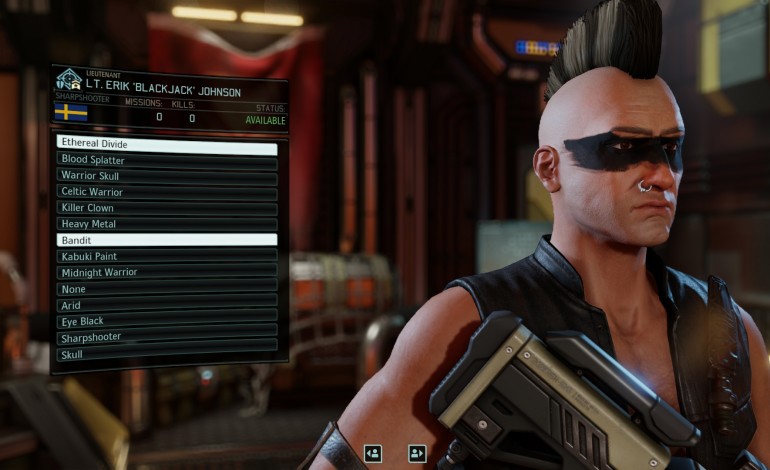
Task: Apply the Skull face paint
Action: click(x=167, y=354)
